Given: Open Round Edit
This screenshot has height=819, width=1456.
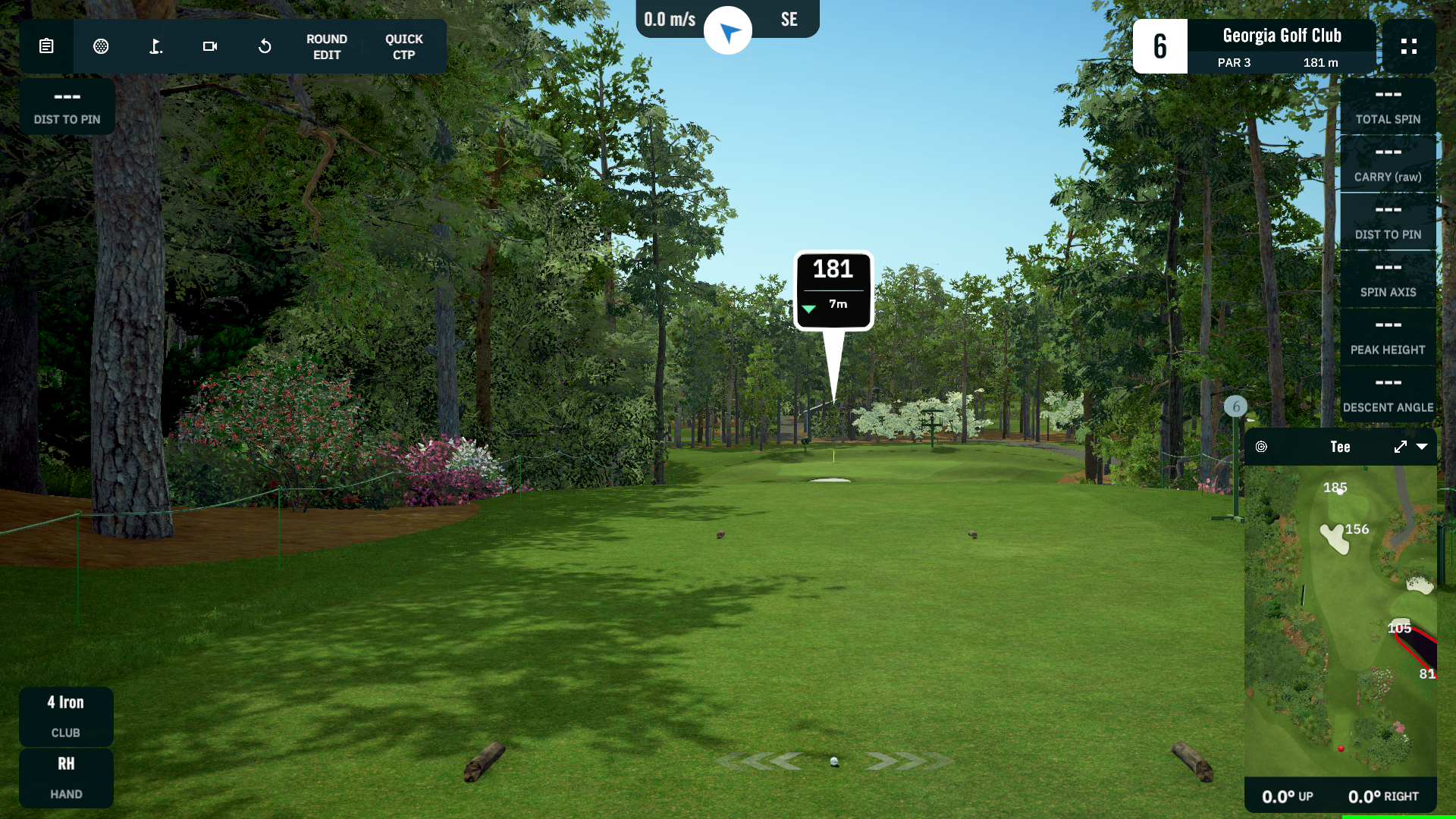Looking at the screenshot, I should 327,47.
